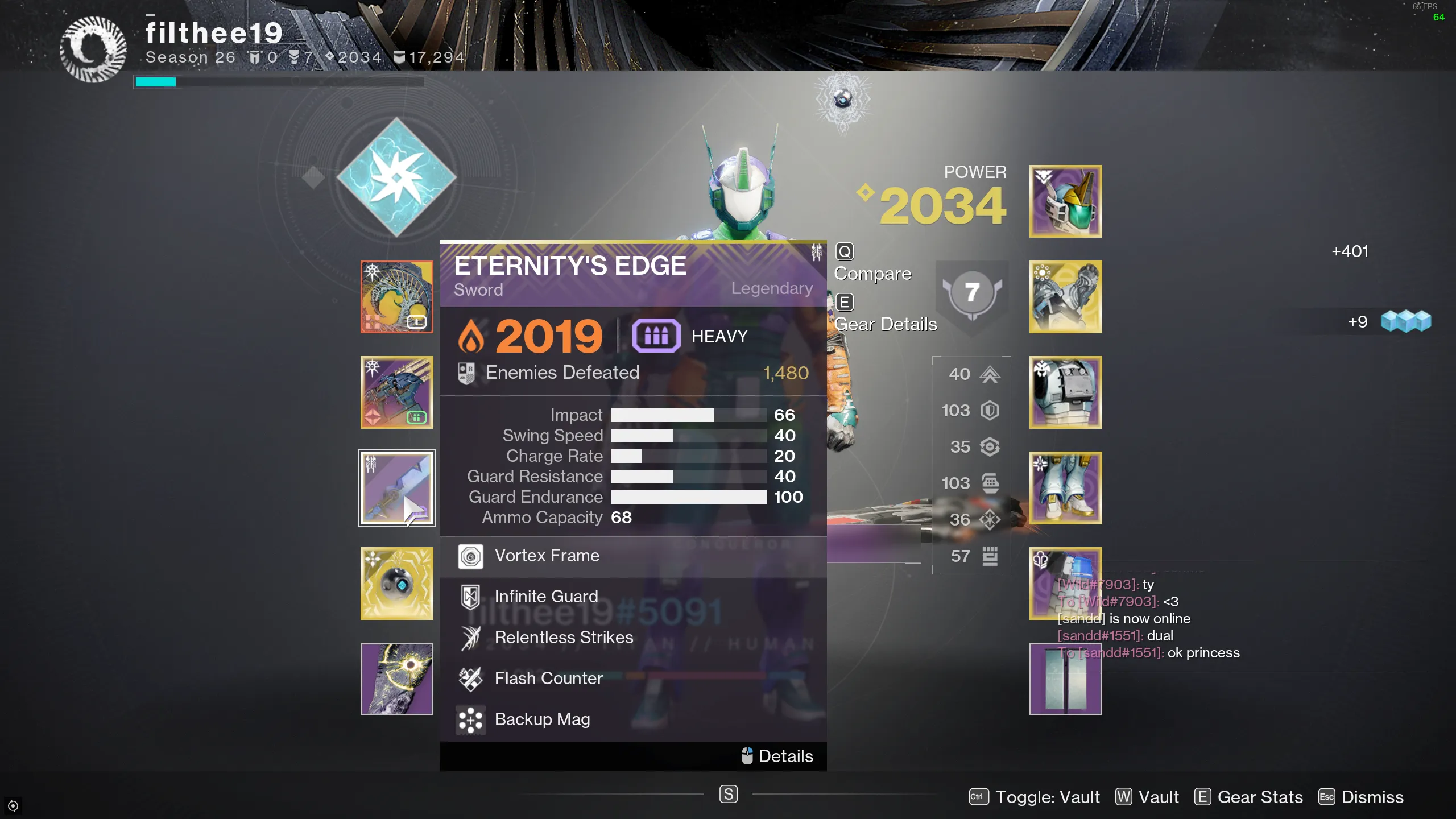Choose the gauntlets armor slot
The height and width of the screenshot is (819, 1456).
[1065, 297]
